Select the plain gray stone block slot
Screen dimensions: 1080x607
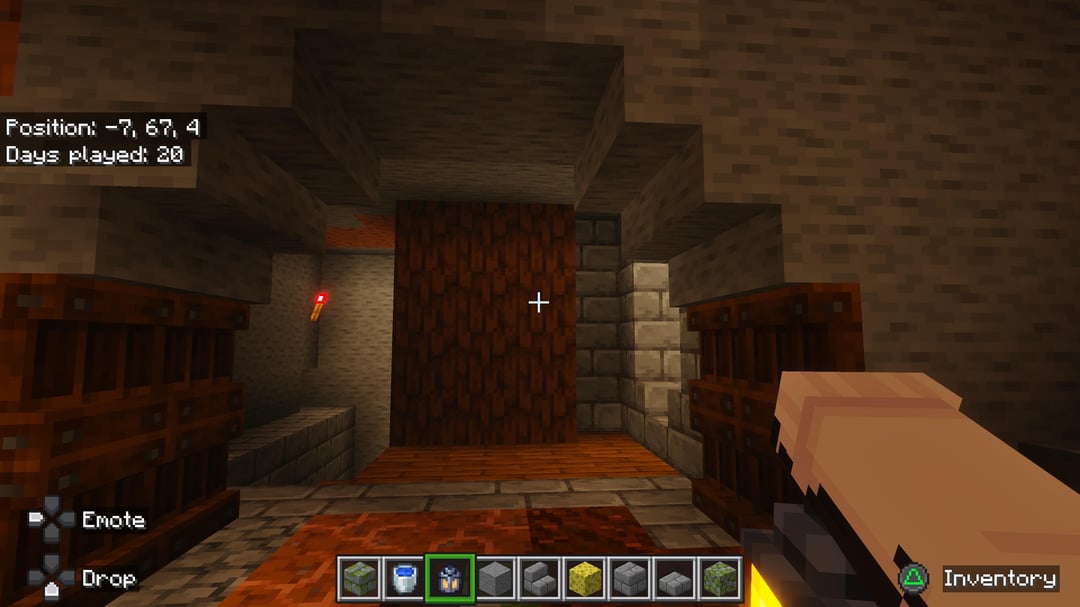tap(494, 578)
